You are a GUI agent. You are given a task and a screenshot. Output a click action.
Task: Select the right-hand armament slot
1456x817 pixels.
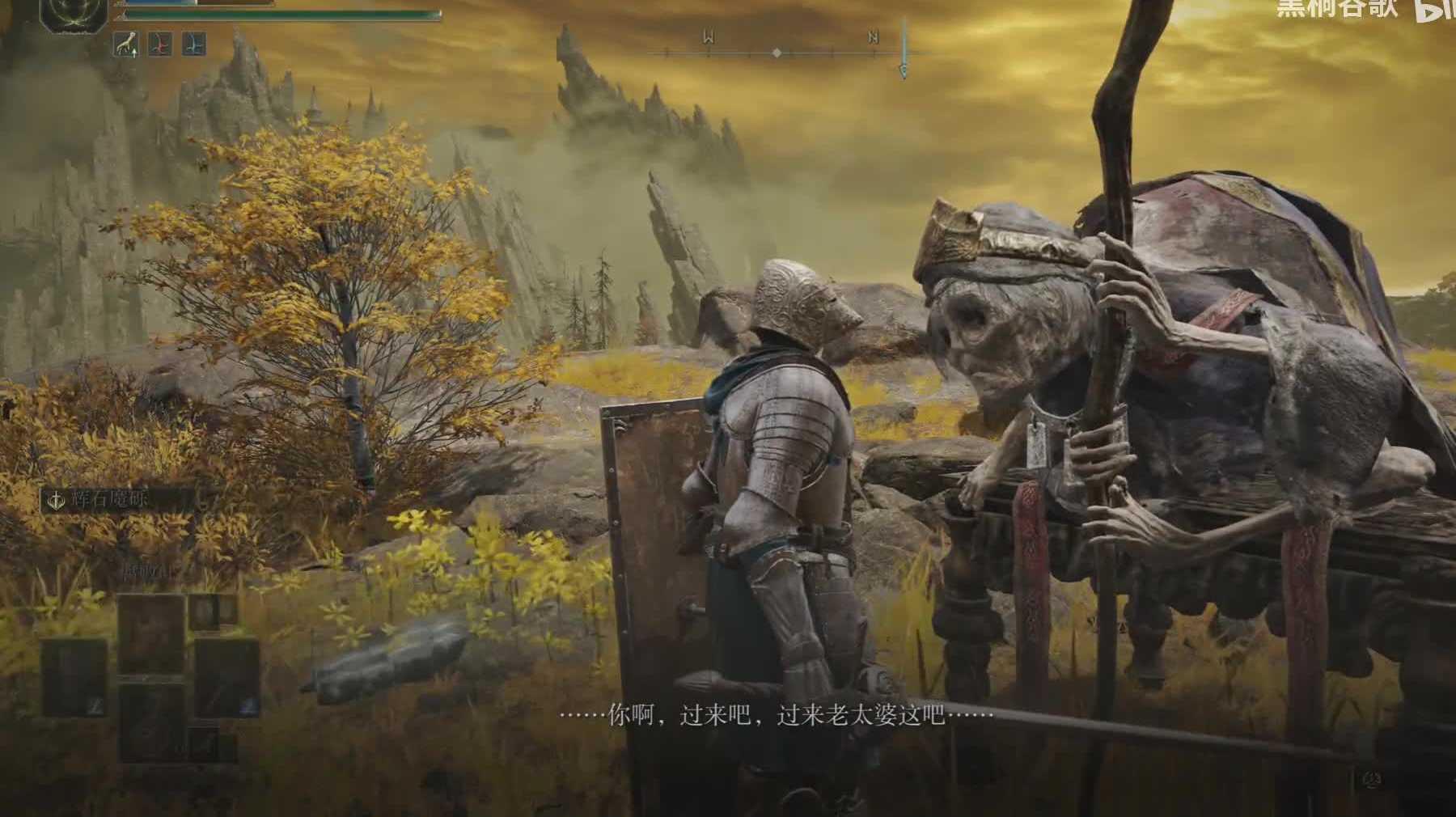pyautogui.click(x=226, y=678)
